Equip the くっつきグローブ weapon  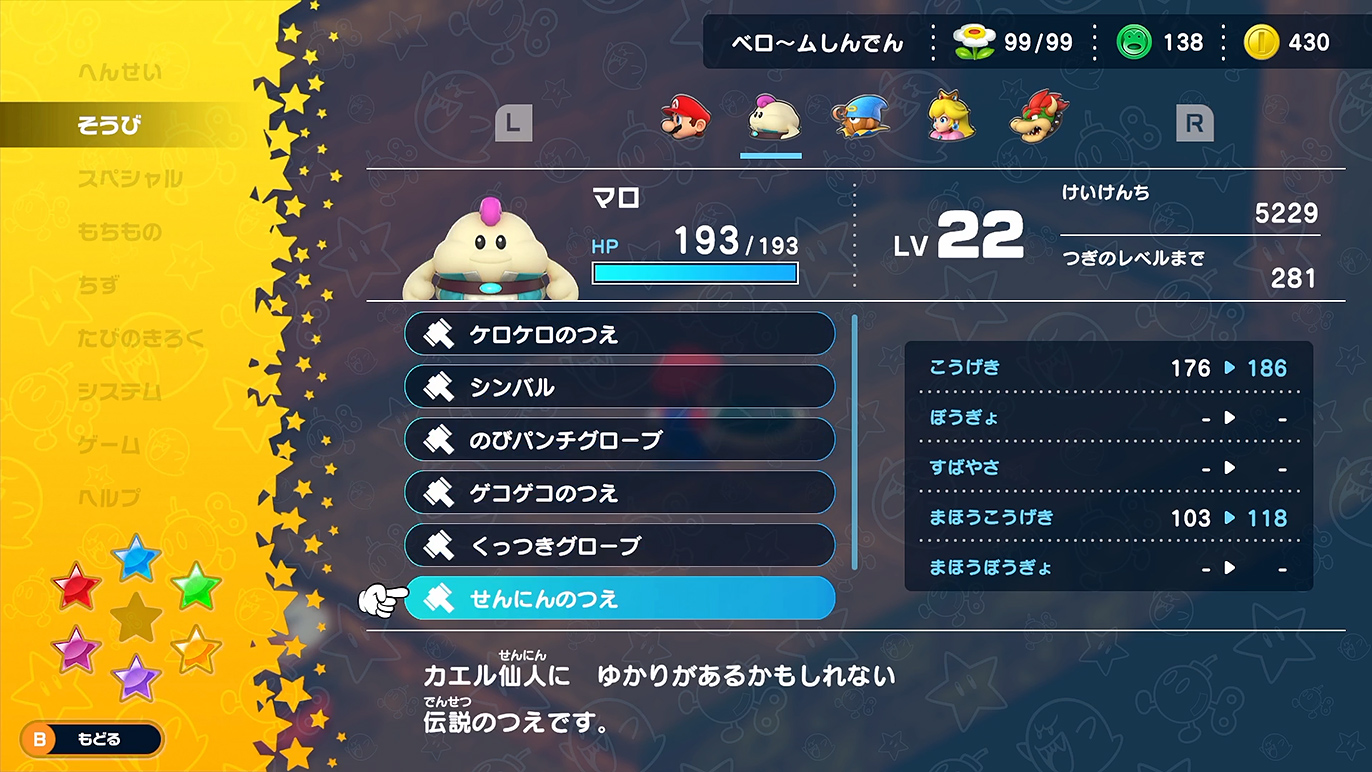pyautogui.click(x=620, y=545)
